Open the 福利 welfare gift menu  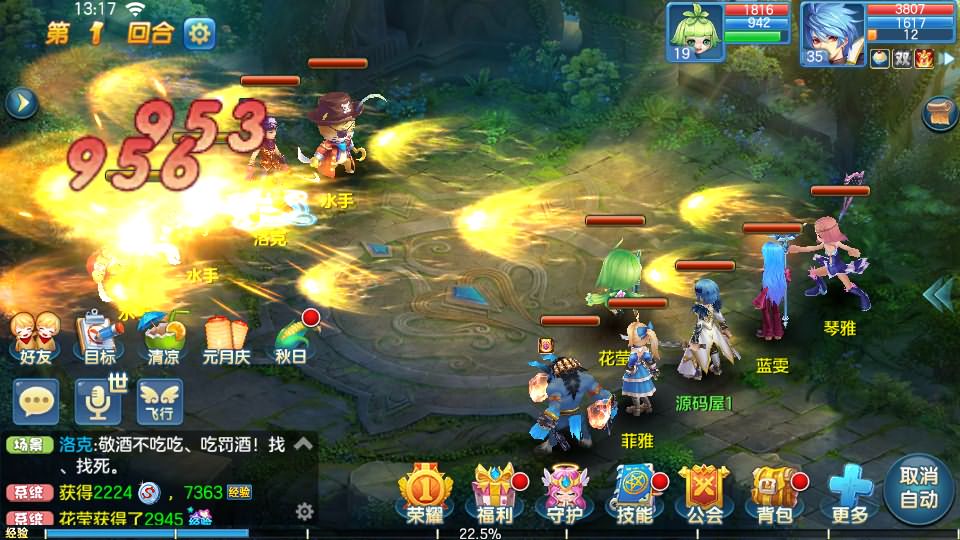[494, 491]
